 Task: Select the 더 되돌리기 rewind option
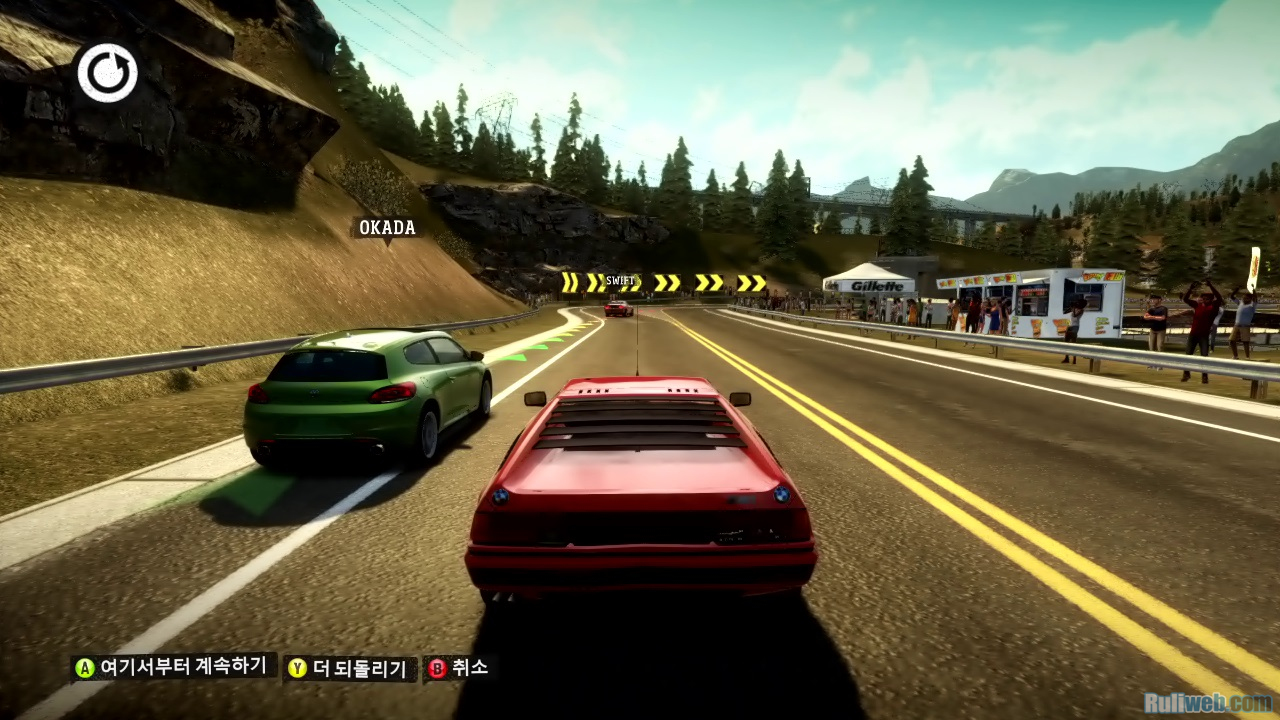coord(351,668)
